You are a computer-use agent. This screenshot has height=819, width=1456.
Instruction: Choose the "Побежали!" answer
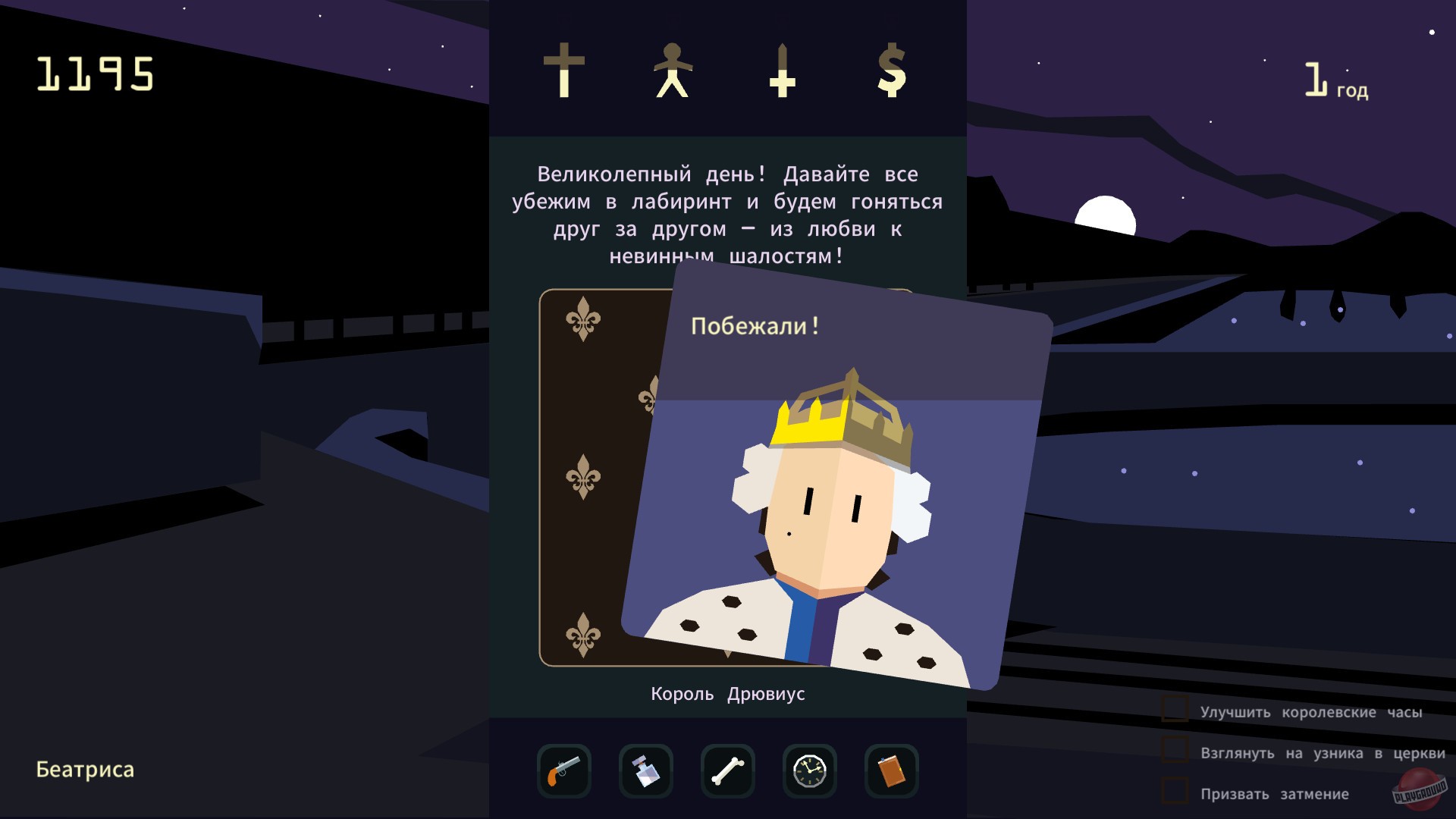pyautogui.click(x=756, y=325)
